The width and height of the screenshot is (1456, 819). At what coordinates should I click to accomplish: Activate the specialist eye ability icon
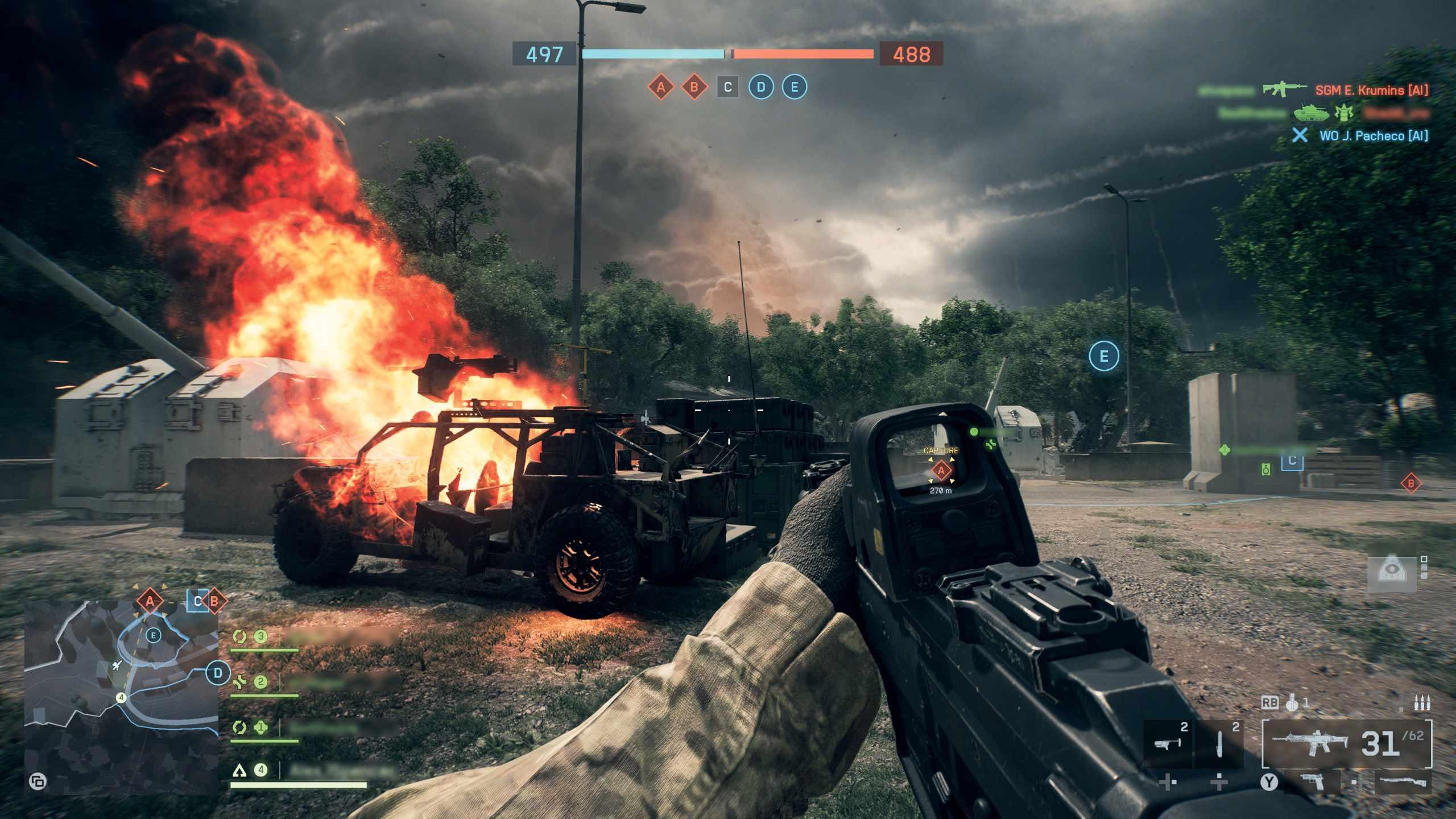(1390, 572)
